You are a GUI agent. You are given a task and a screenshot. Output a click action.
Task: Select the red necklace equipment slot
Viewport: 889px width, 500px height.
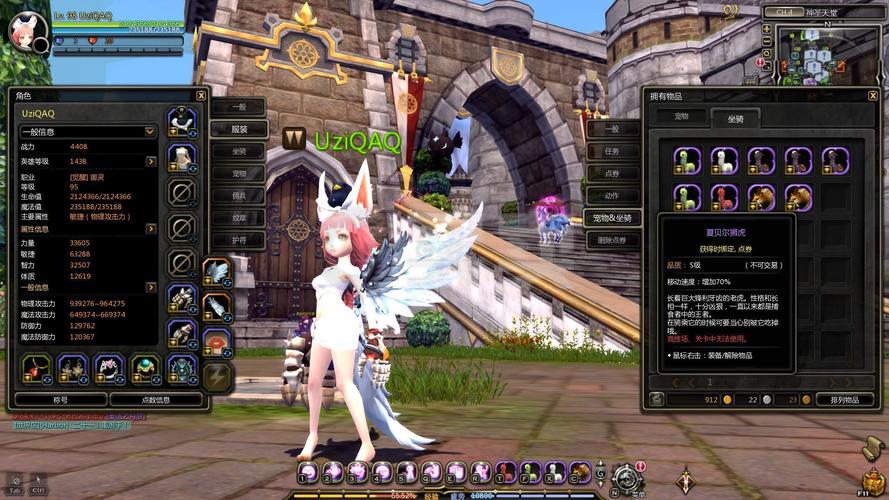click(x=37, y=369)
